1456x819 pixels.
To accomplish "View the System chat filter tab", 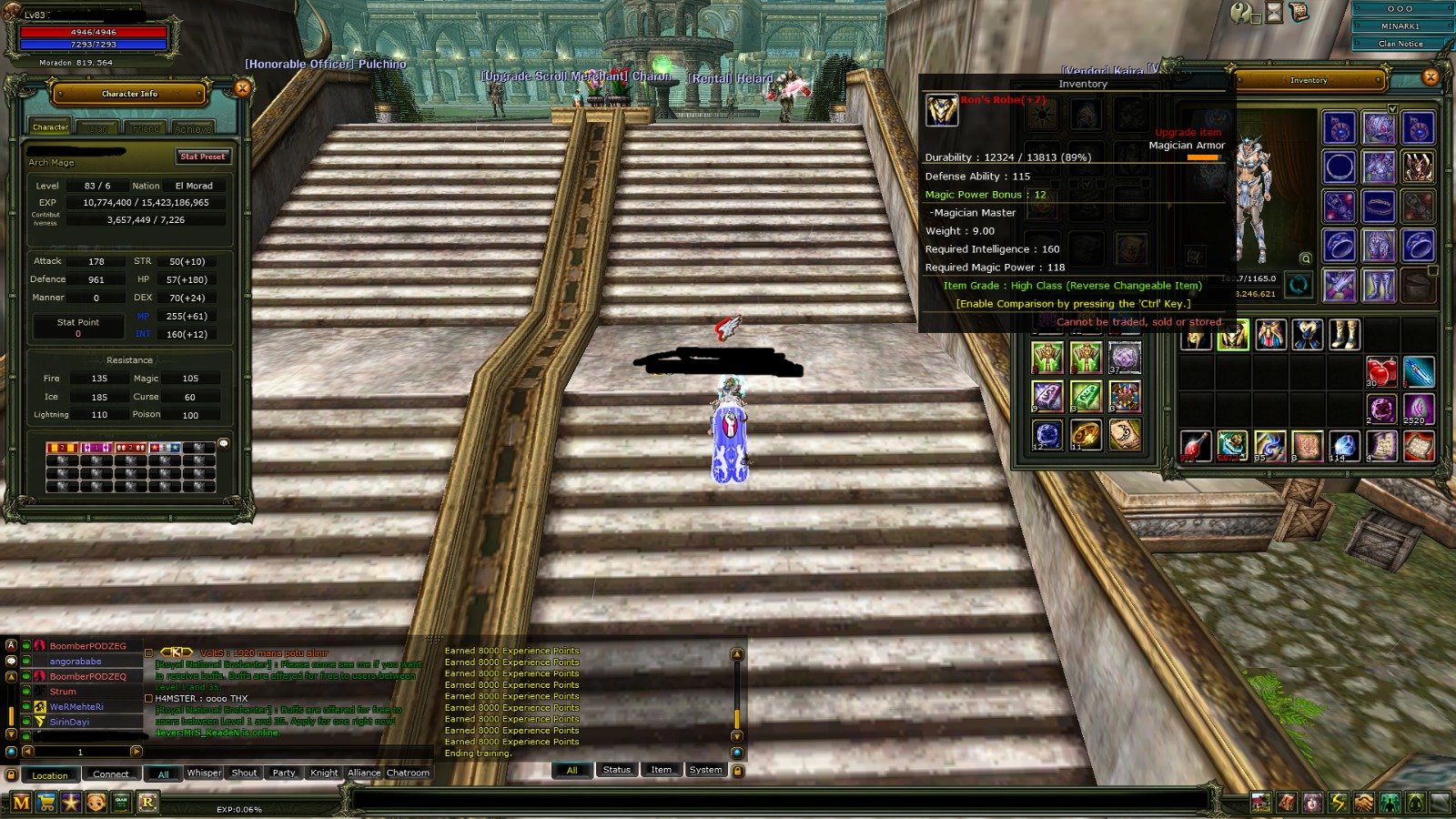I will 705,770.
